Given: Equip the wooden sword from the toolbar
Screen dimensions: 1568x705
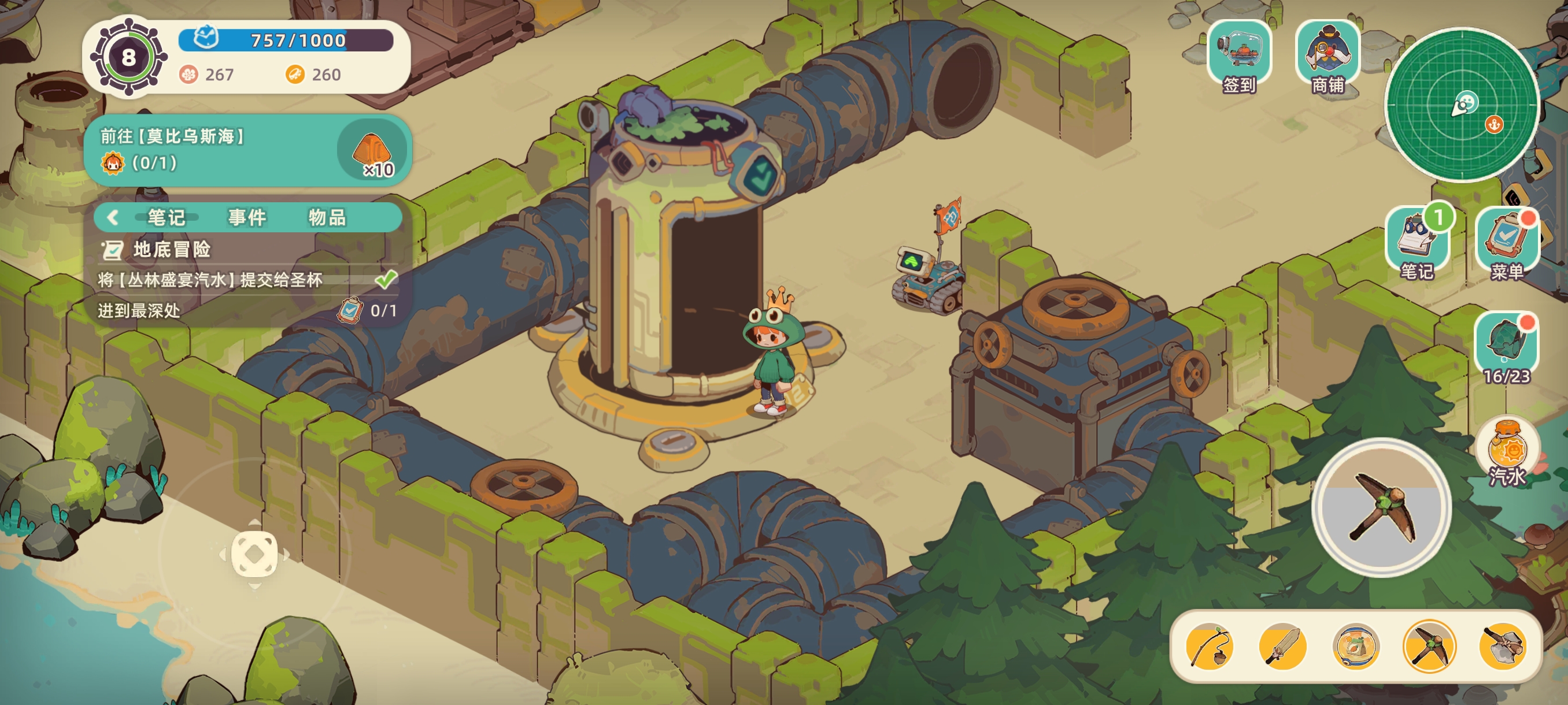Looking at the screenshot, I should [1282, 647].
